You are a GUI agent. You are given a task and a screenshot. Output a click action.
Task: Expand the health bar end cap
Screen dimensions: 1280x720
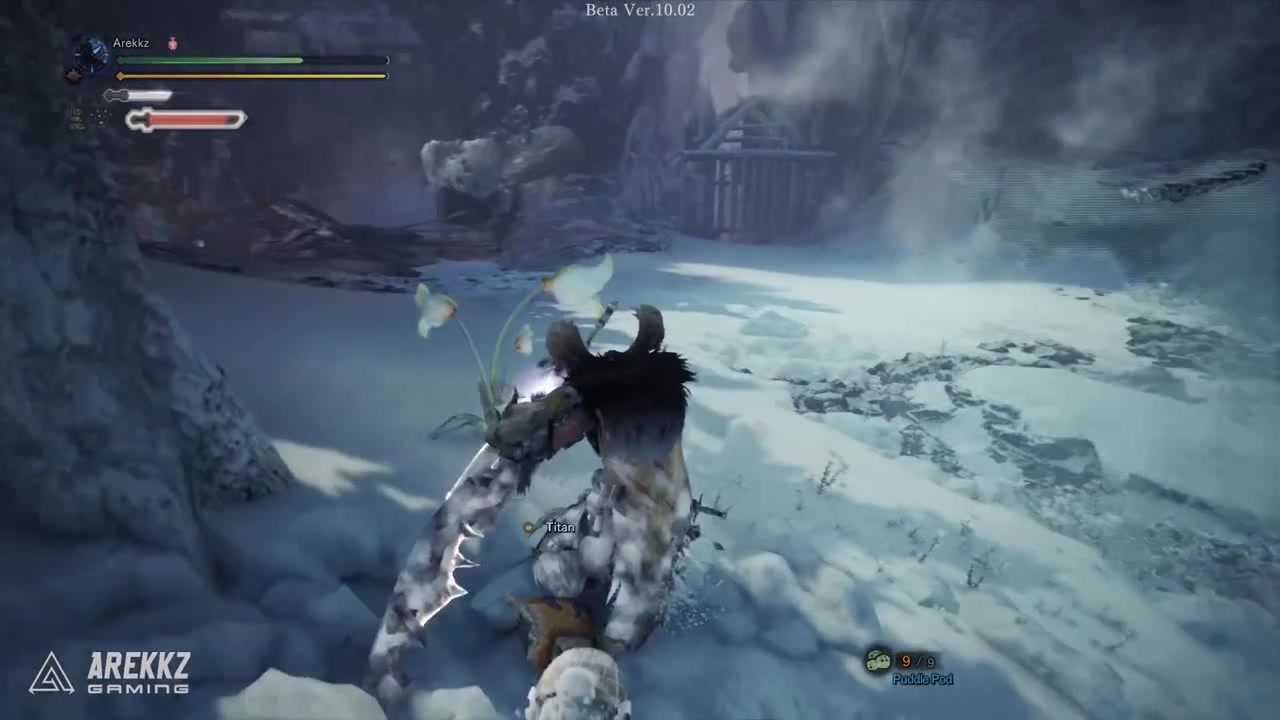pos(387,61)
